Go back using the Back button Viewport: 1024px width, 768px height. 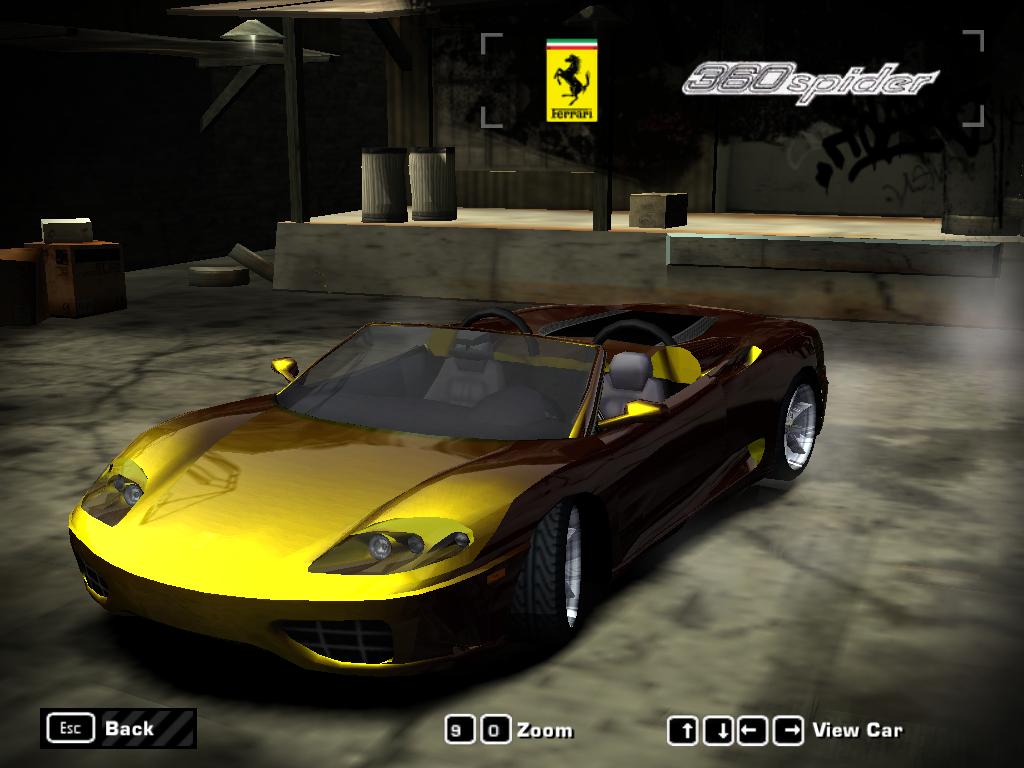pyautogui.click(x=118, y=728)
